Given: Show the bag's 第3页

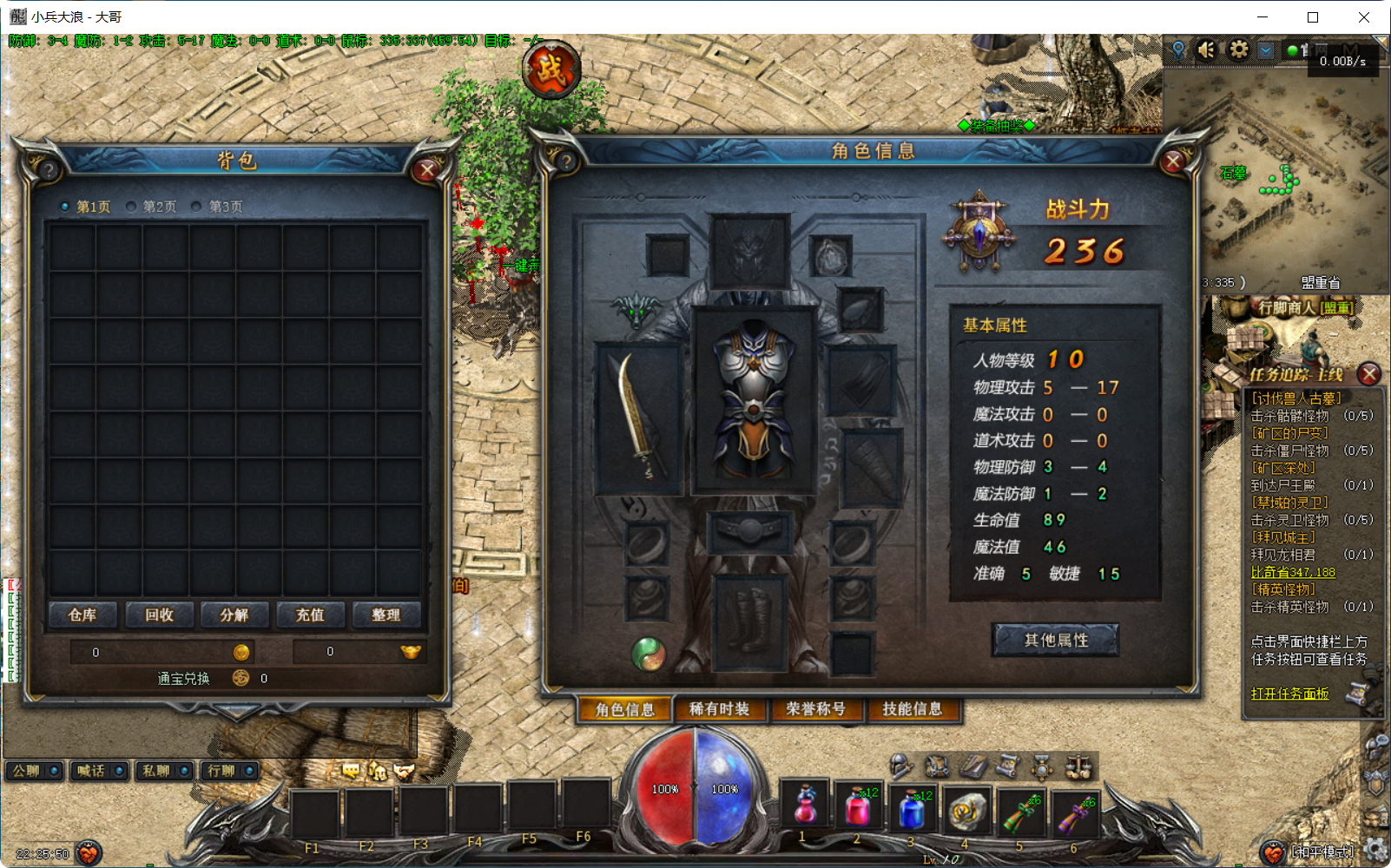Looking at the screenshot, I should click(x=218, y=207).
